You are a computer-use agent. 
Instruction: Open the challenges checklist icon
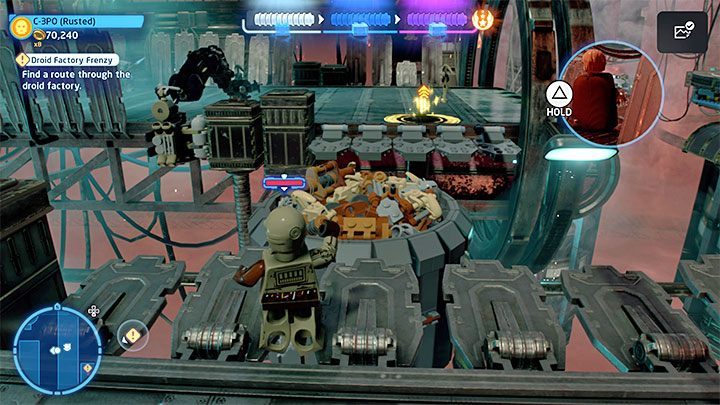[x=682, y=31]
